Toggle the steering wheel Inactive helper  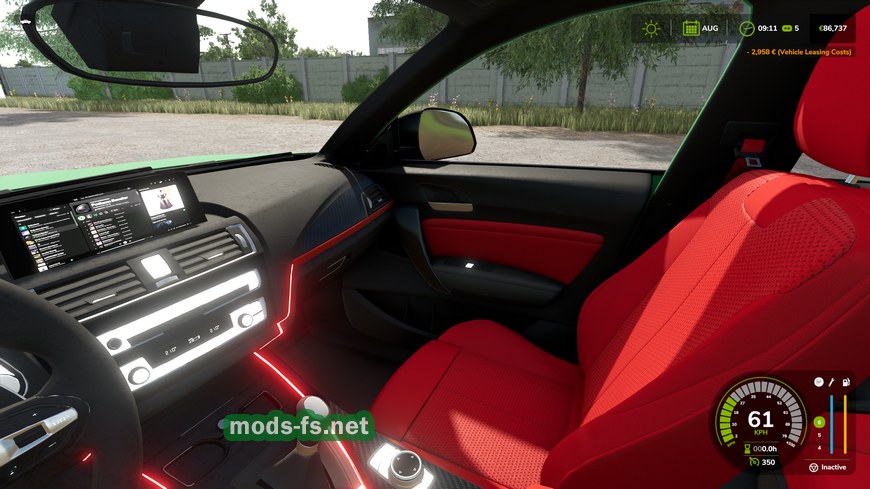(x=814, y=467)
